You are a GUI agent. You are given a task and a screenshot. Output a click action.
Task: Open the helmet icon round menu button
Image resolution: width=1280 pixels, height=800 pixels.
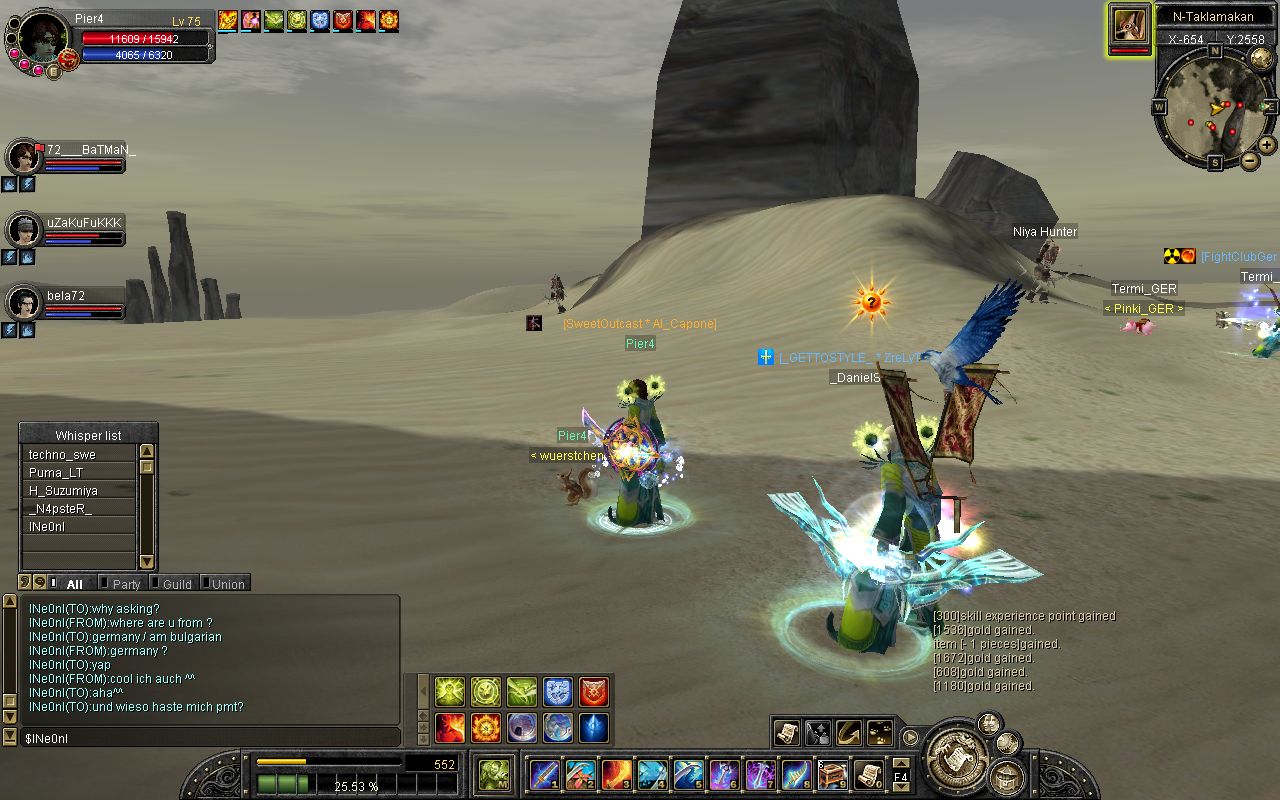coord(1006,777)
